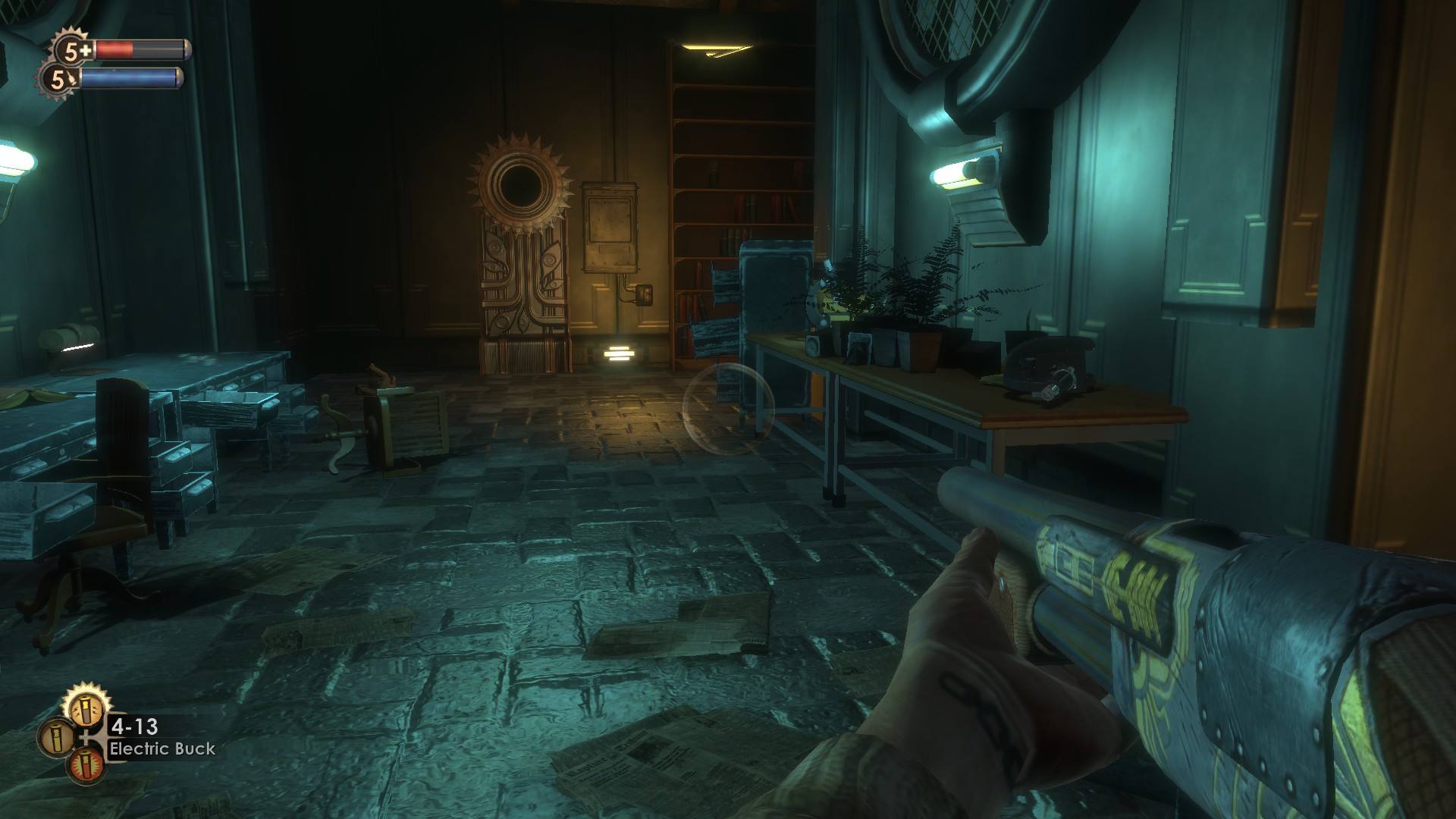Switch to the standard buckshot shell icon
This screenshot has width=1456, height=819.
57,738
